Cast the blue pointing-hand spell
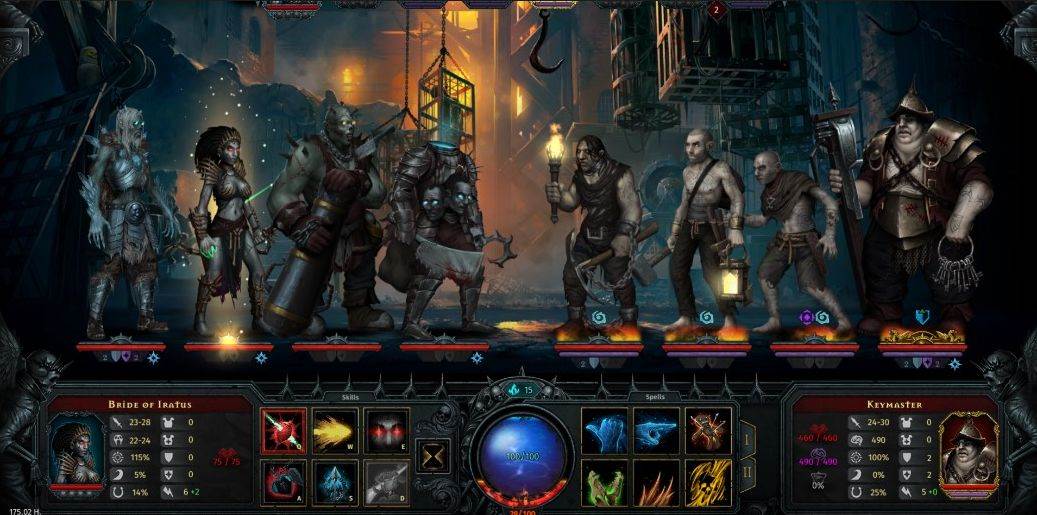Viewport: 1037px width, 515px height. point(656,430)
